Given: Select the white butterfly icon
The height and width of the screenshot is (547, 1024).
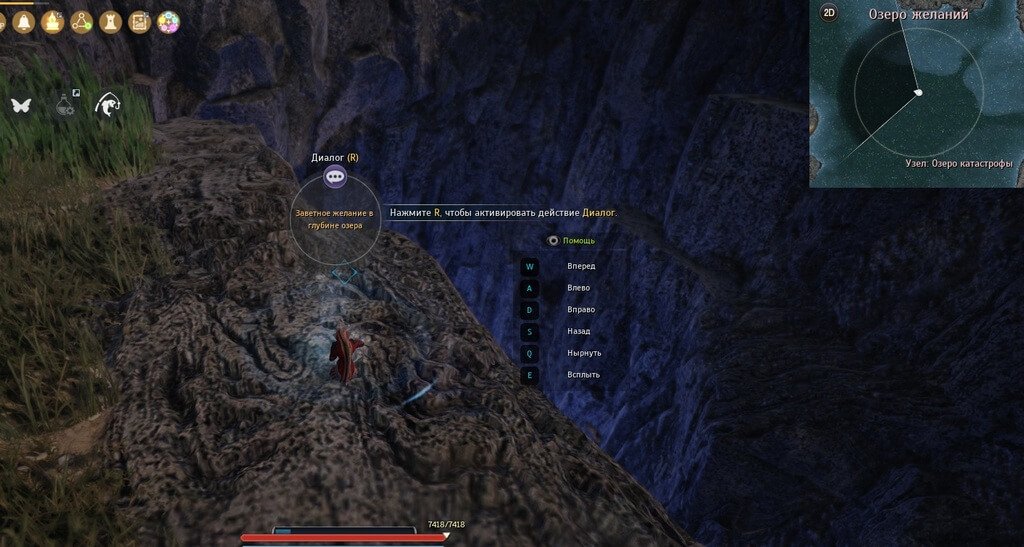Looking at the screenshot, I should pos(20,104).
